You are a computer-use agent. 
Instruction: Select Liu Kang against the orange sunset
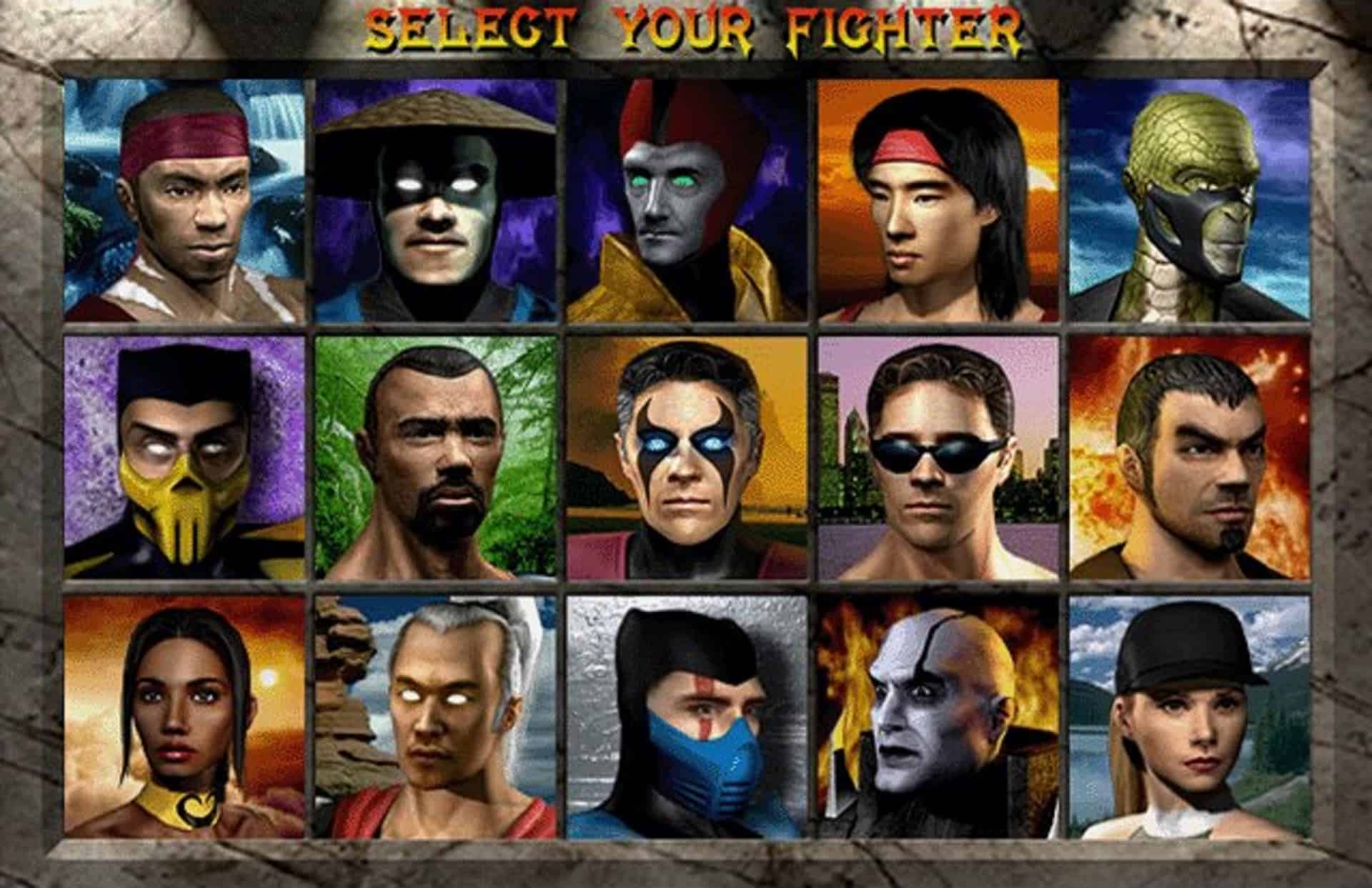[x=943, y=200]
